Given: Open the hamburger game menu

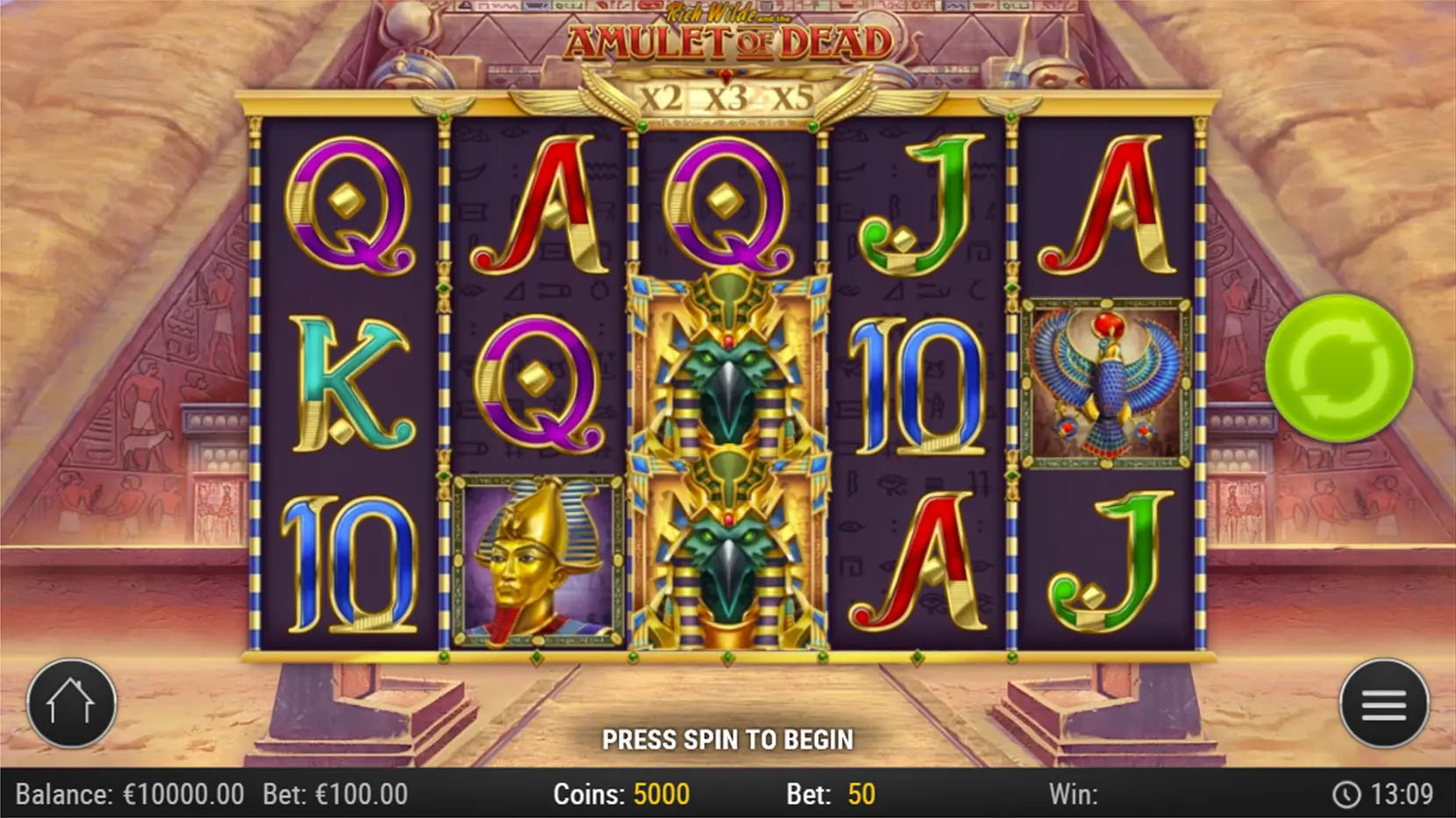Looking at the screenshot, I should 1386,703.
